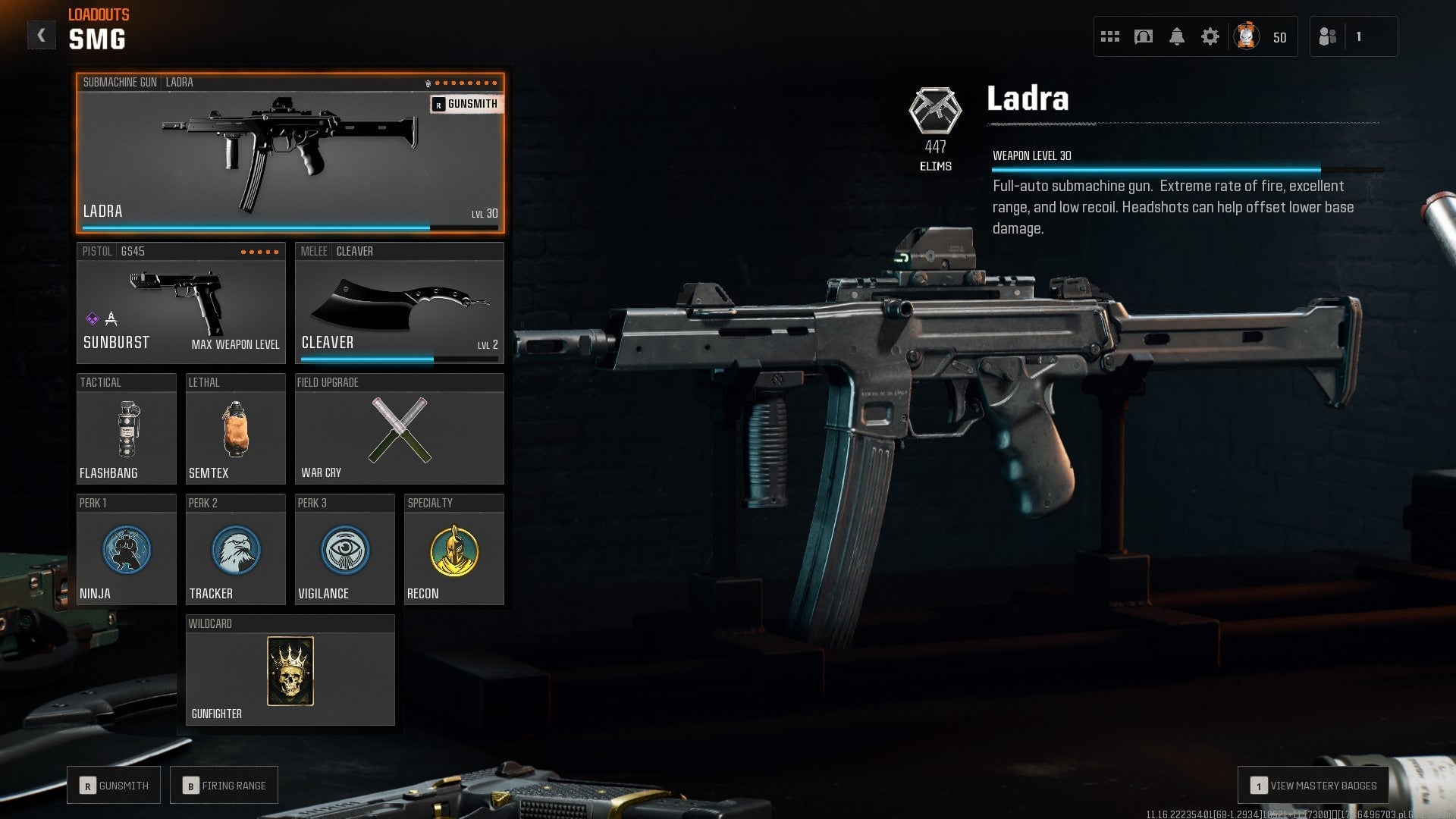The height and width of the screenshot is (819, 1456).
Task: Select the Semtex lethal equipment
Action: [235, 428]
